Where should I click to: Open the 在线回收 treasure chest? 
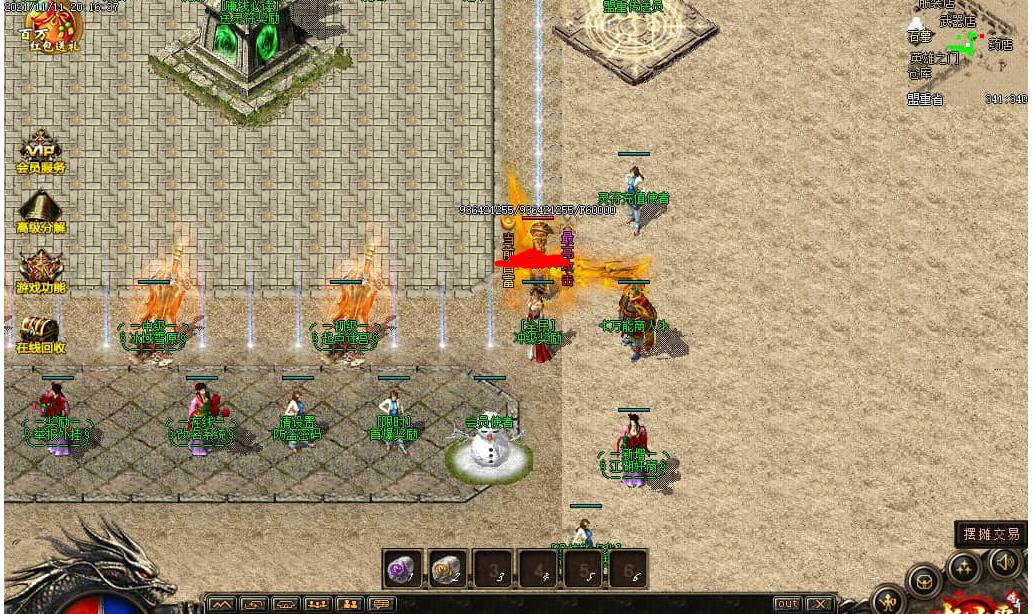click(40, 332)
